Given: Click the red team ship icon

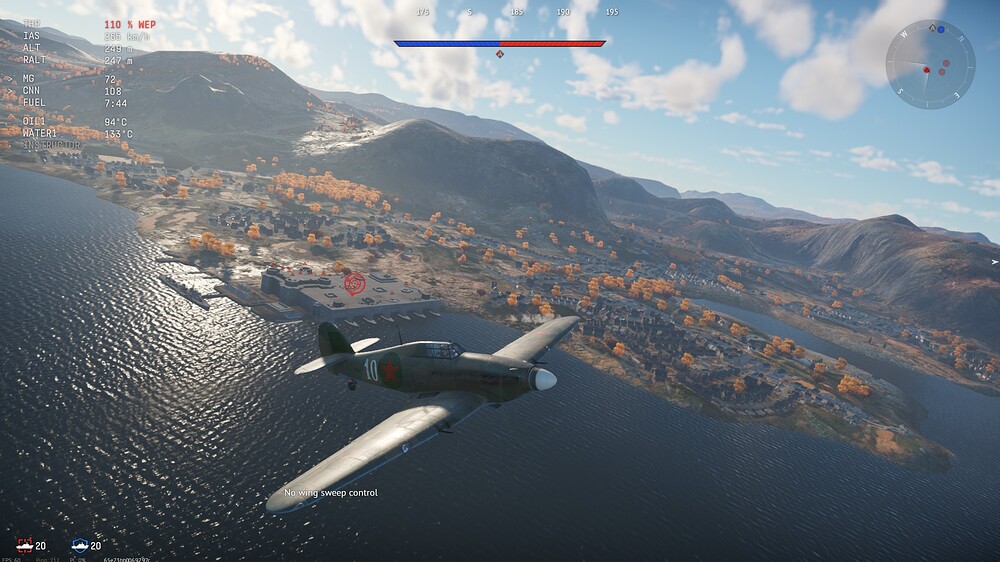Looking at the screenshot, I should 24,545.
